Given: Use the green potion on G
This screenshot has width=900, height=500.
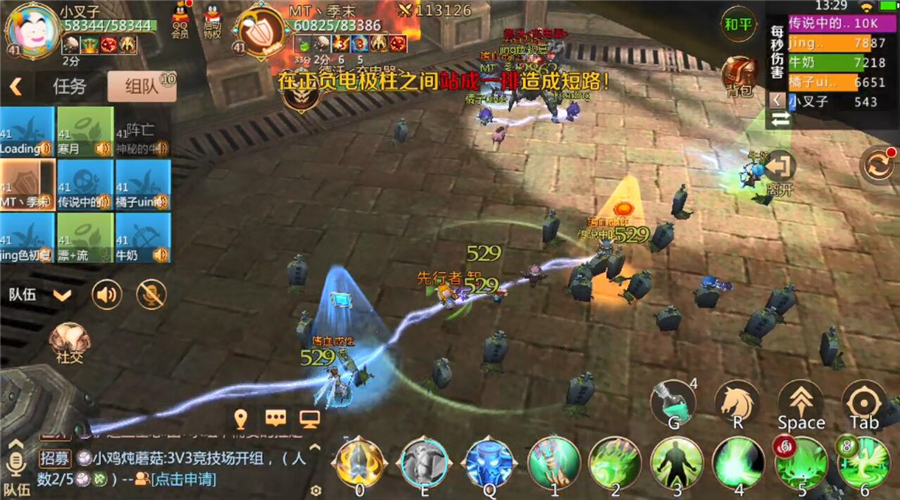Looking at the screenshot, I should pos(673,404).
